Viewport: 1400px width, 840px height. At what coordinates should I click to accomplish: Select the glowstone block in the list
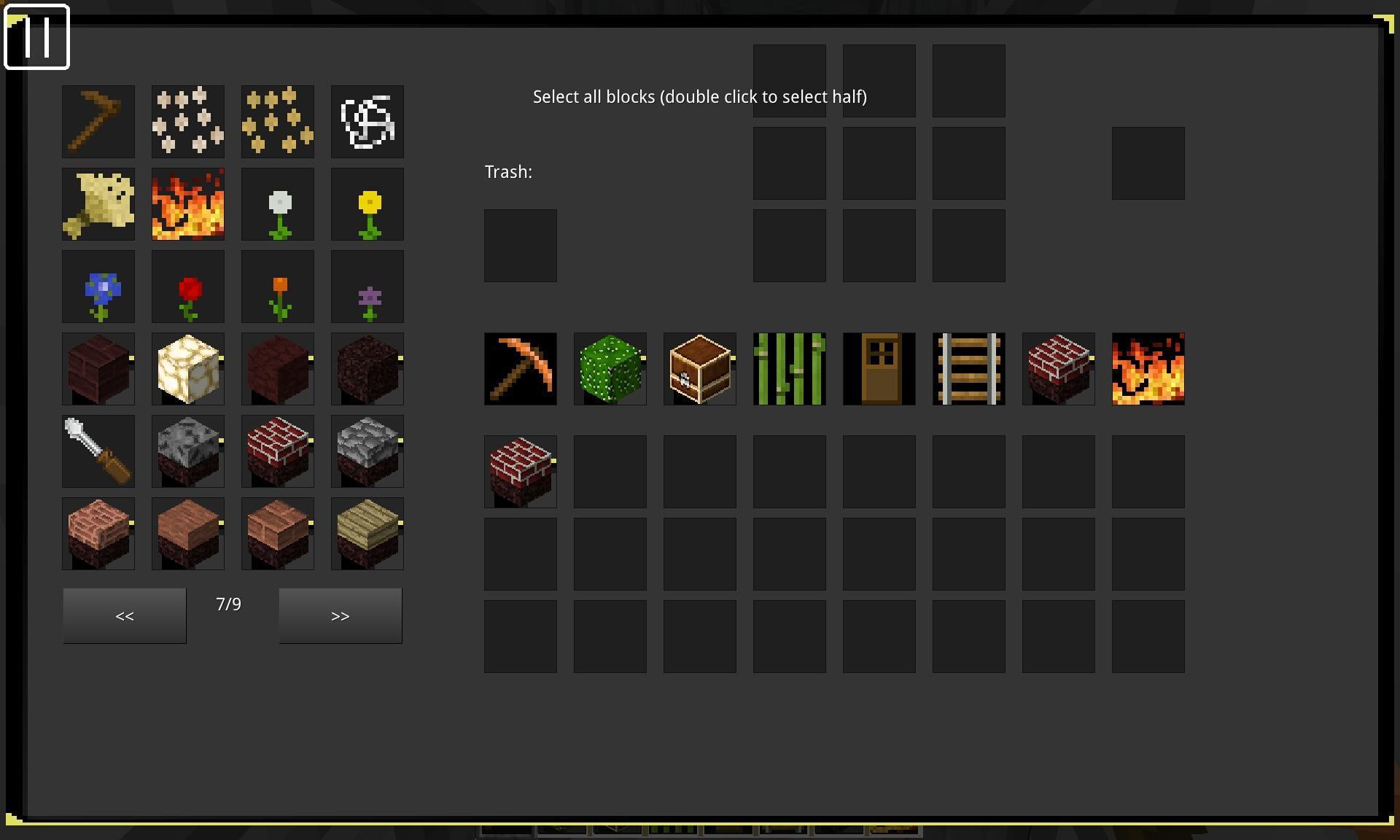click(188, 369)
